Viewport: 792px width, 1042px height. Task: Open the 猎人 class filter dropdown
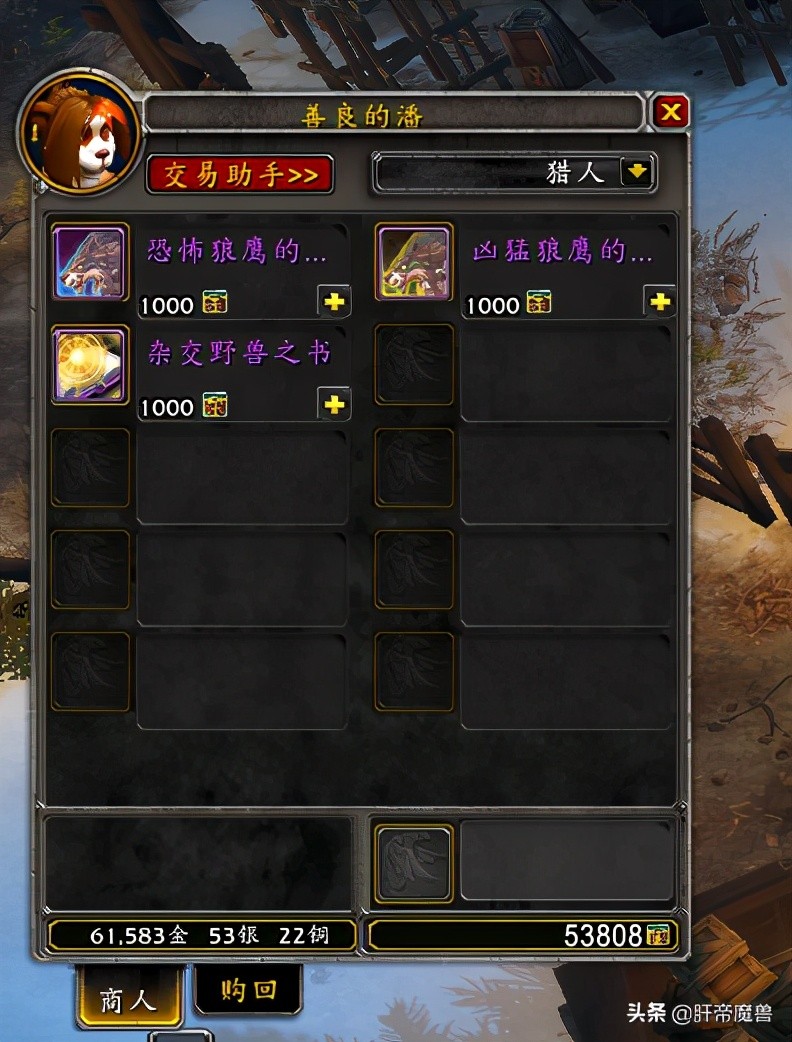click(x=637, y=172)
